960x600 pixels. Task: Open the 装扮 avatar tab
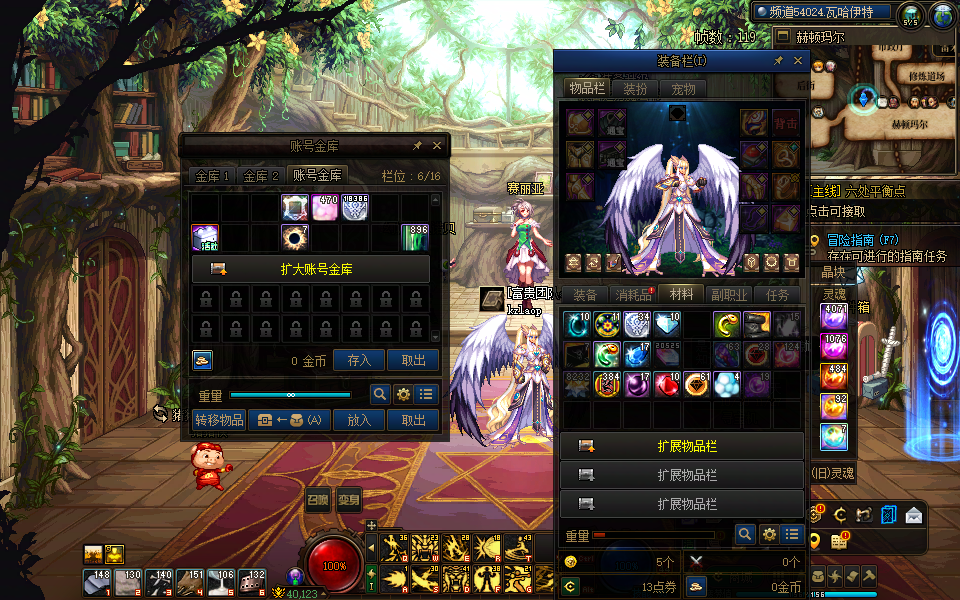[x=635, y=88]
